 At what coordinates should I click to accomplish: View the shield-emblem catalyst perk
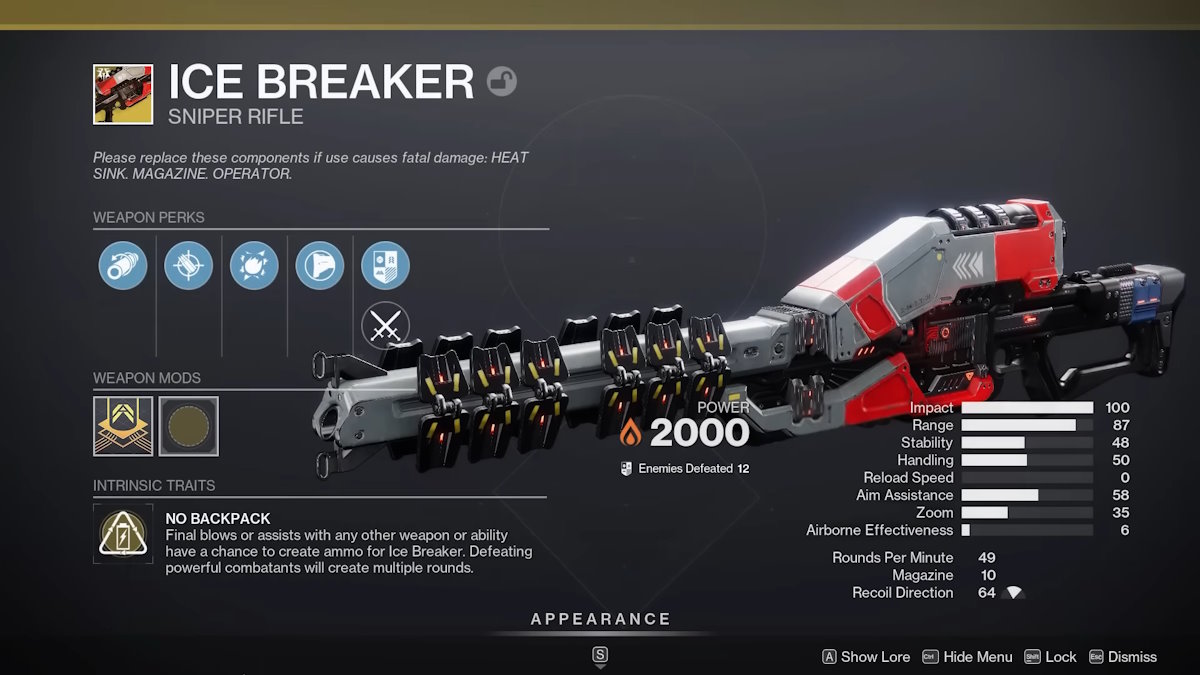[385, 266]
